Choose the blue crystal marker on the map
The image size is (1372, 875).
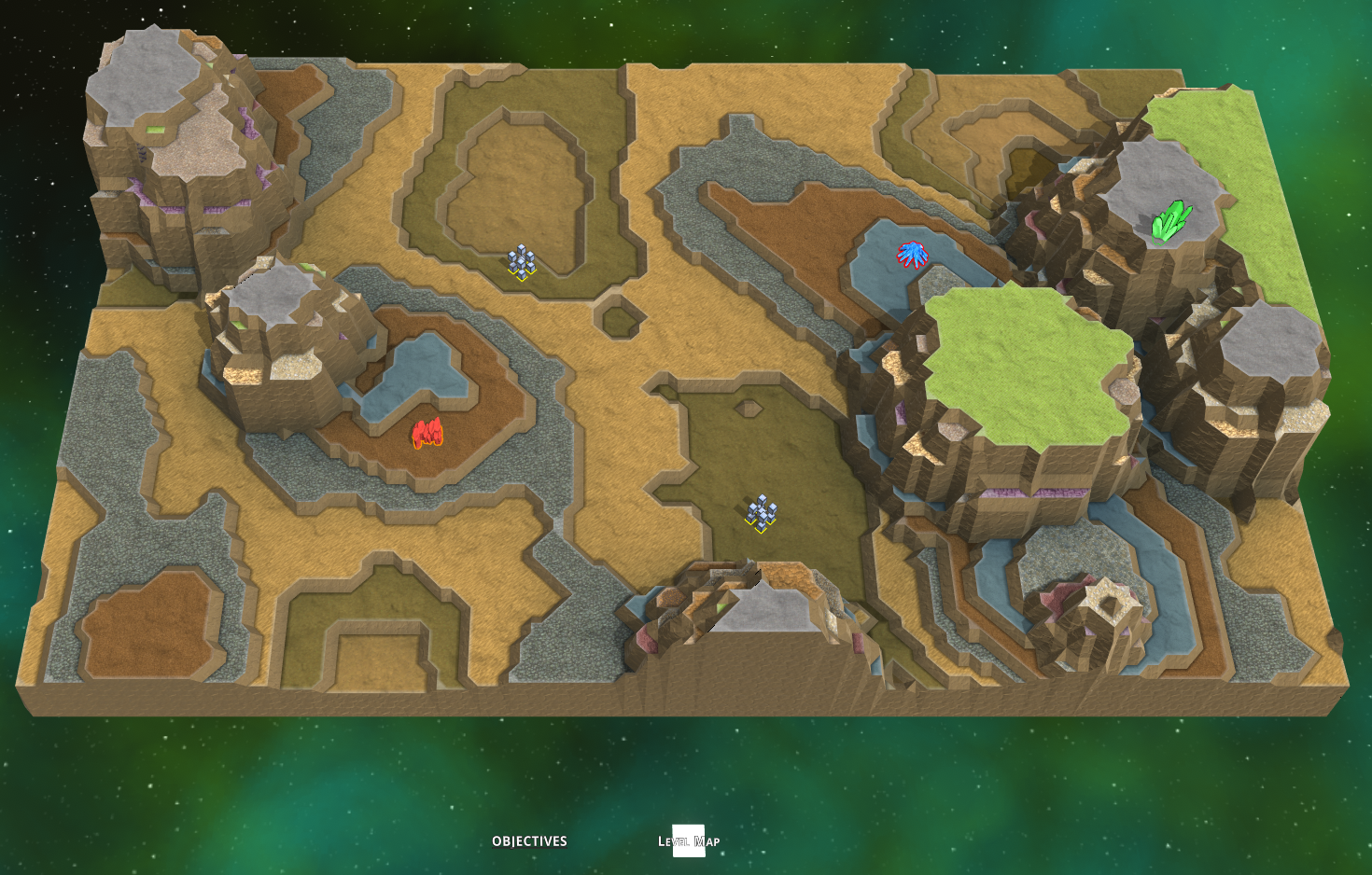(x=912, y=254)
